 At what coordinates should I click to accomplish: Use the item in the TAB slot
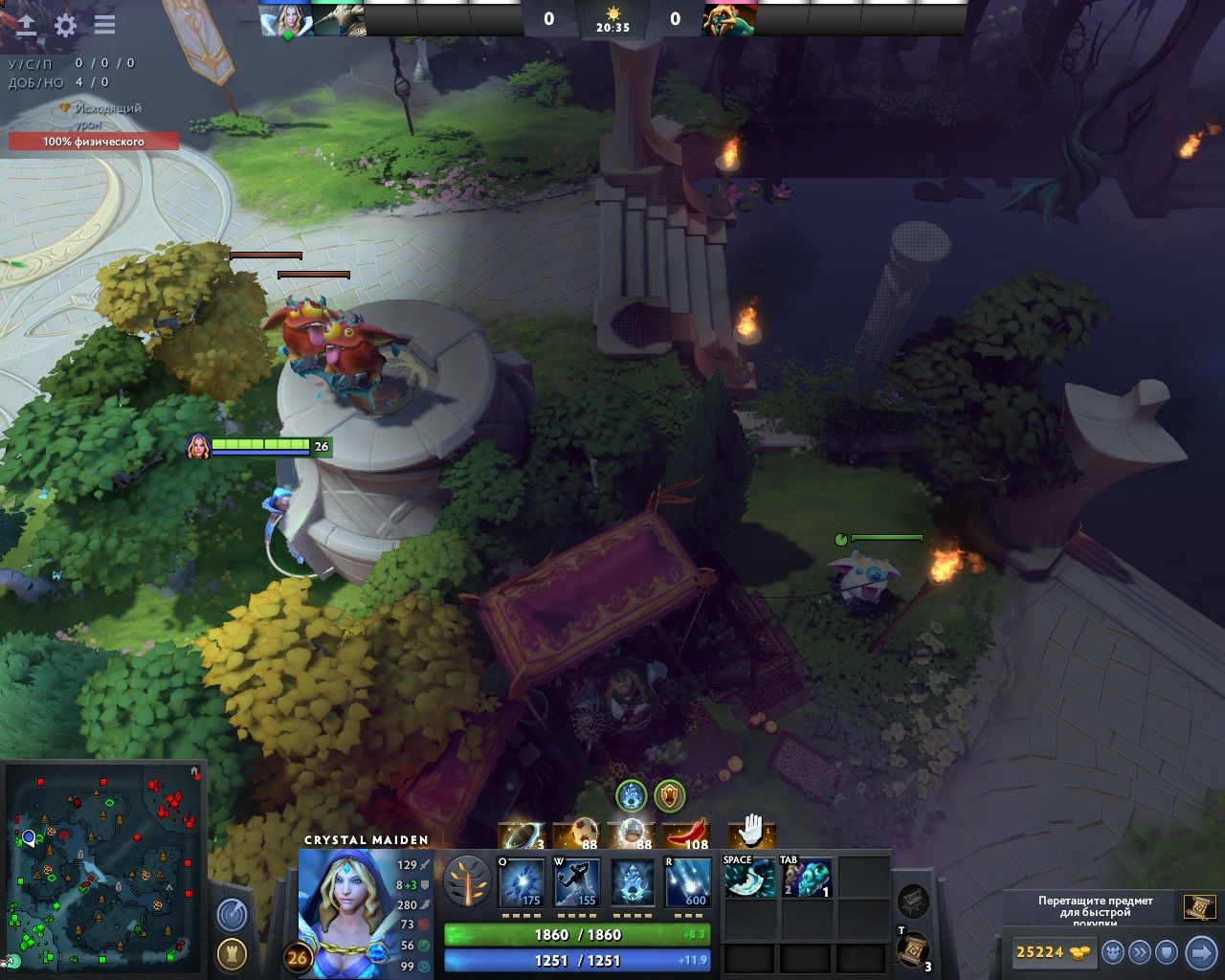point(806,878)
